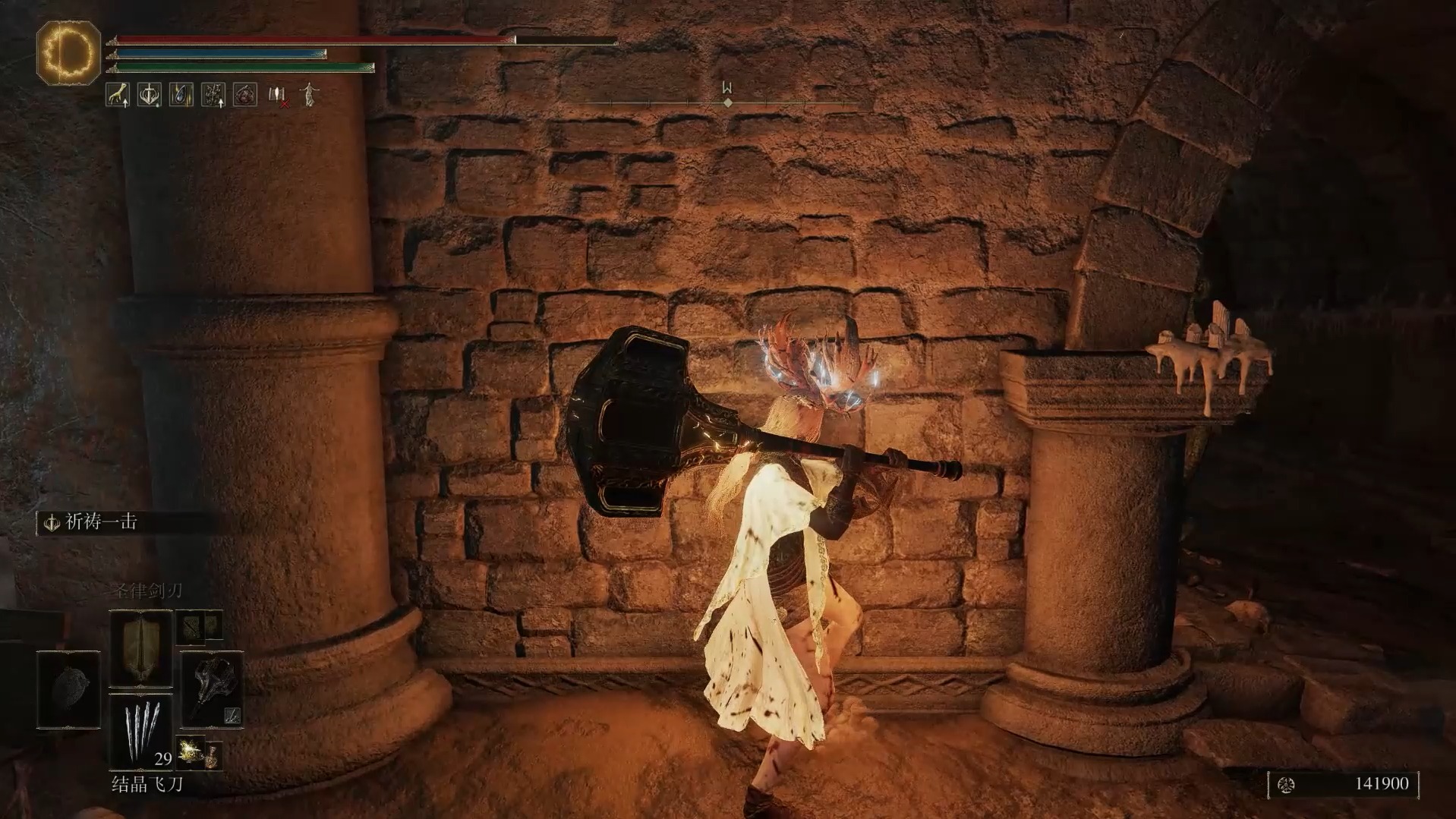Click the blue teardrop buff icon
This screenshot has height=819, width=1456.
coord(181,95)
